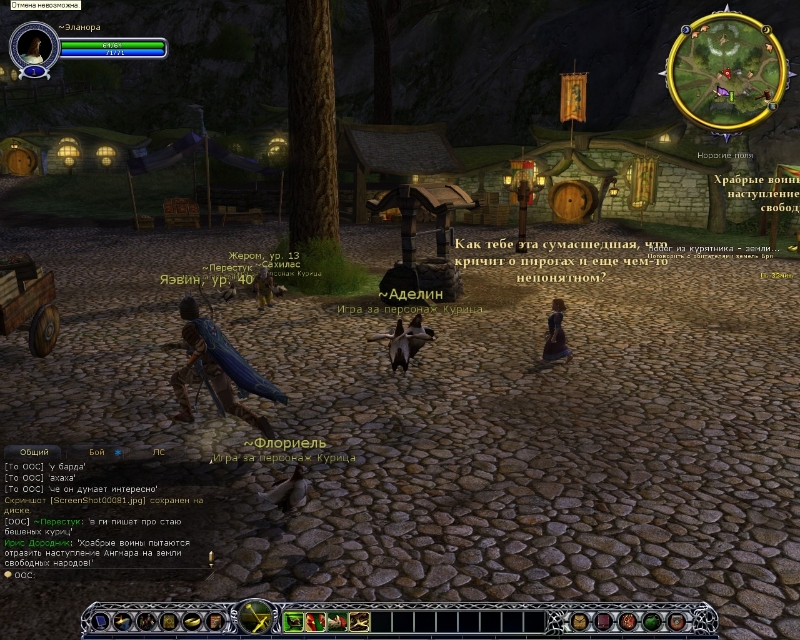Use the red second quickslot skill
The height and width of the screenshot is (640, 800).
point(315,621)
